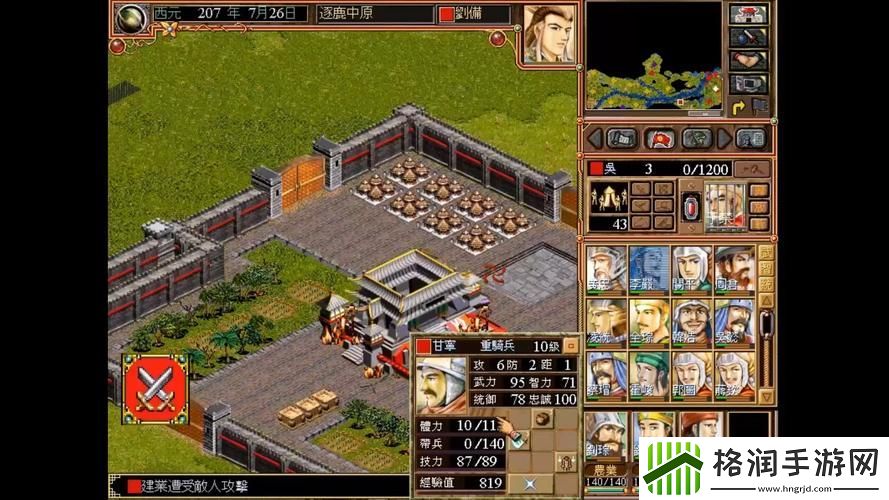Select general 周倉 portrait
Screen dimensions: 889x500
coord(734,269)
